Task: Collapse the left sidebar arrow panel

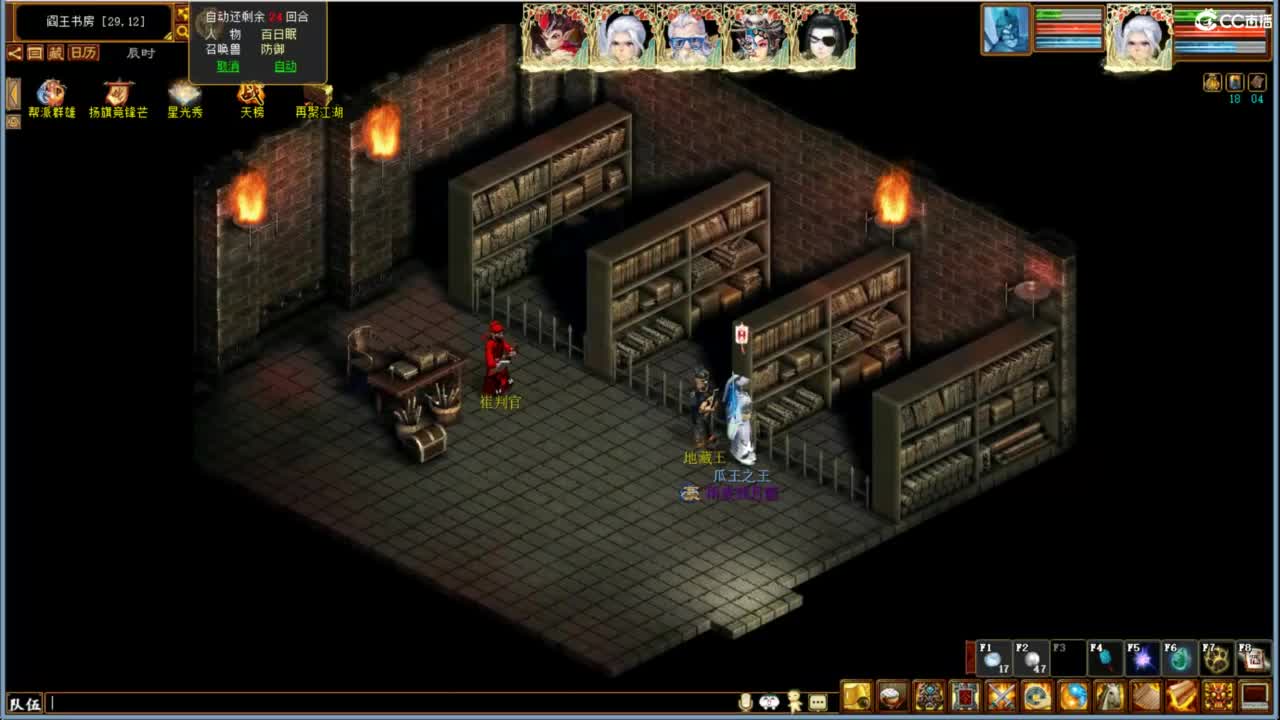Action: click(13, 92)
